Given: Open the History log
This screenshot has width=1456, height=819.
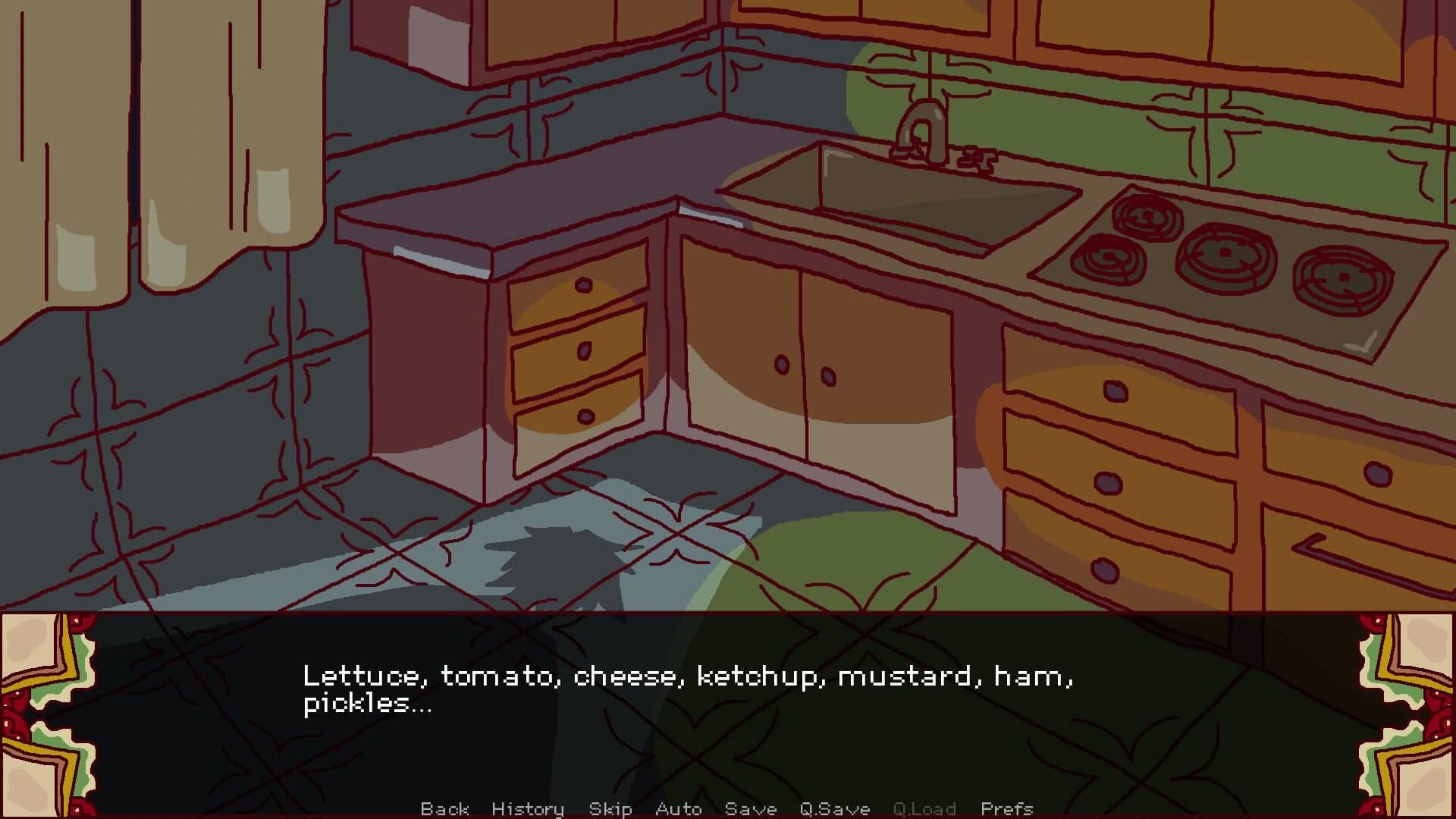Looking at the screenshot, I should (527, 808).
